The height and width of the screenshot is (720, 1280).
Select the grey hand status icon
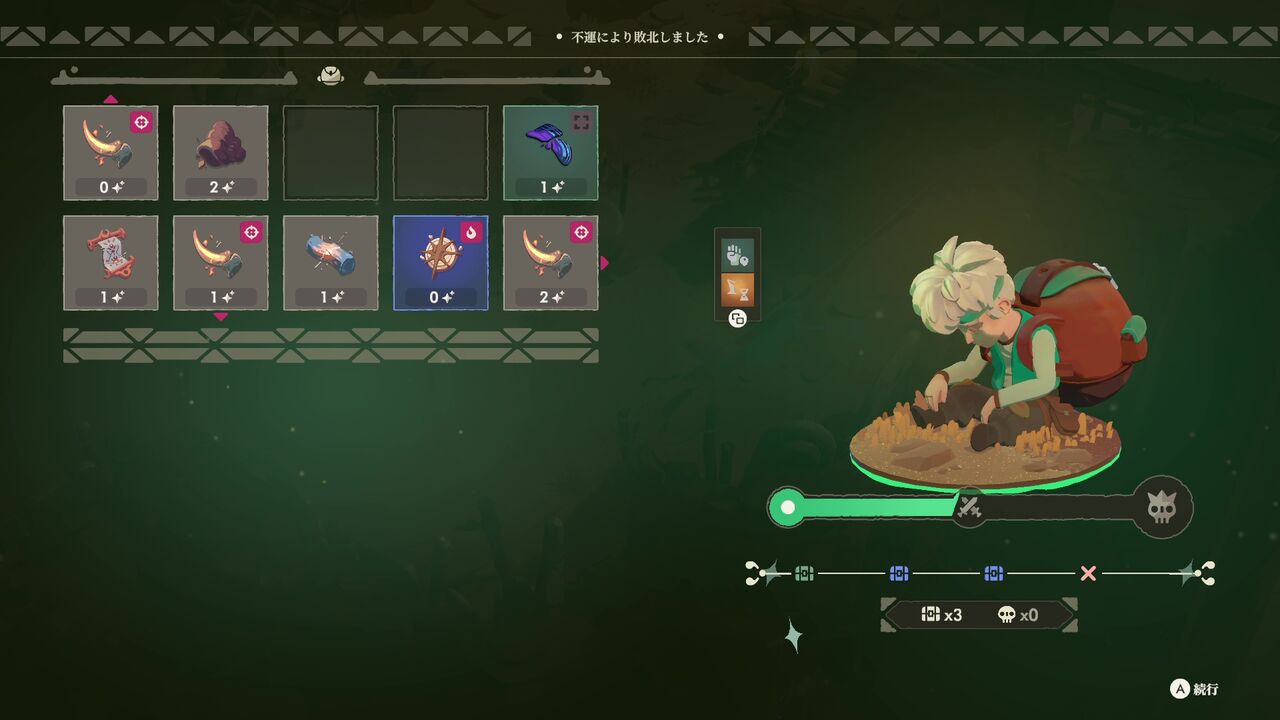click(737, 254)
